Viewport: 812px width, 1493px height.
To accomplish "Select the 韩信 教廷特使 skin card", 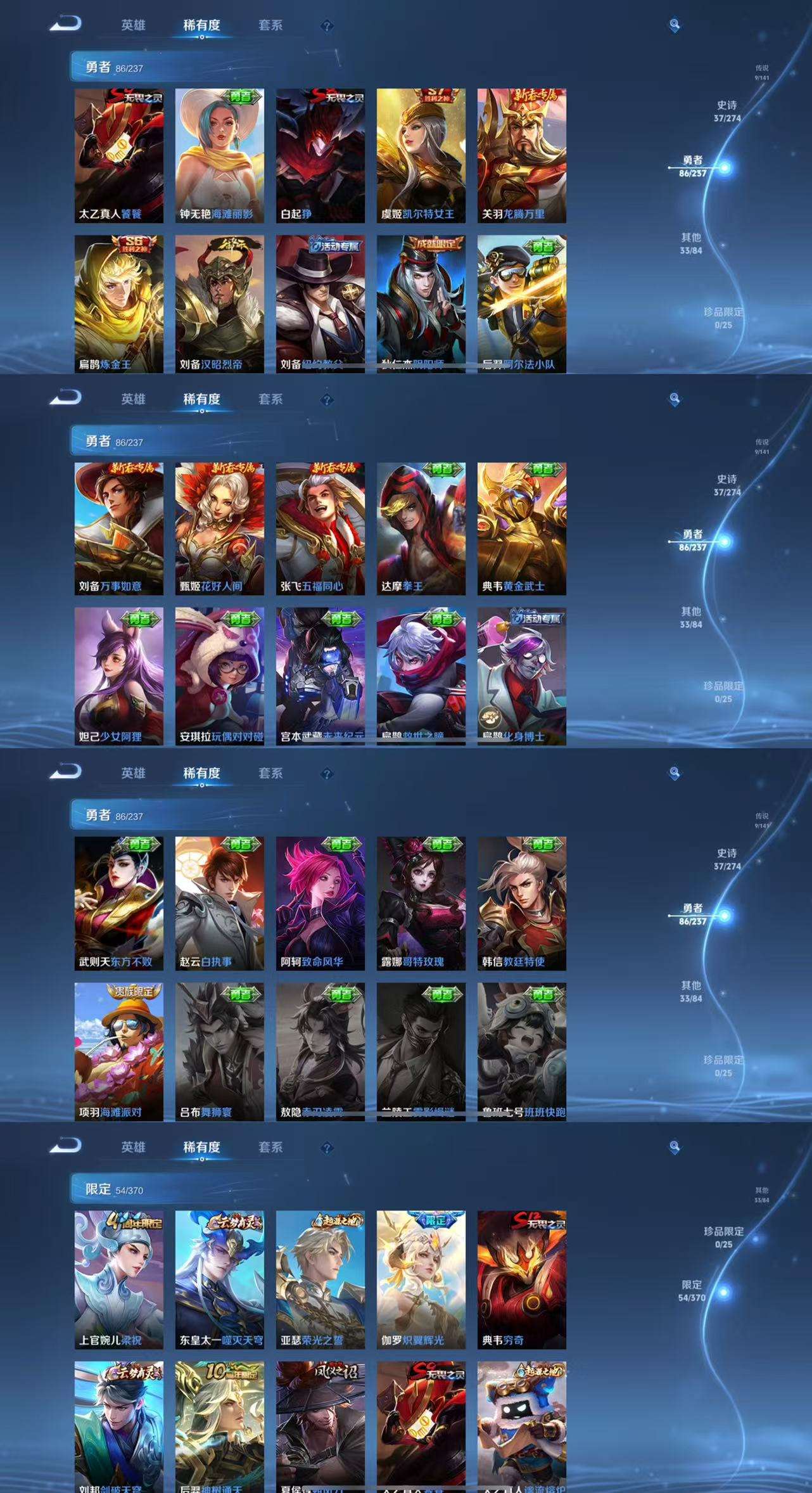I will pos(521,903).
